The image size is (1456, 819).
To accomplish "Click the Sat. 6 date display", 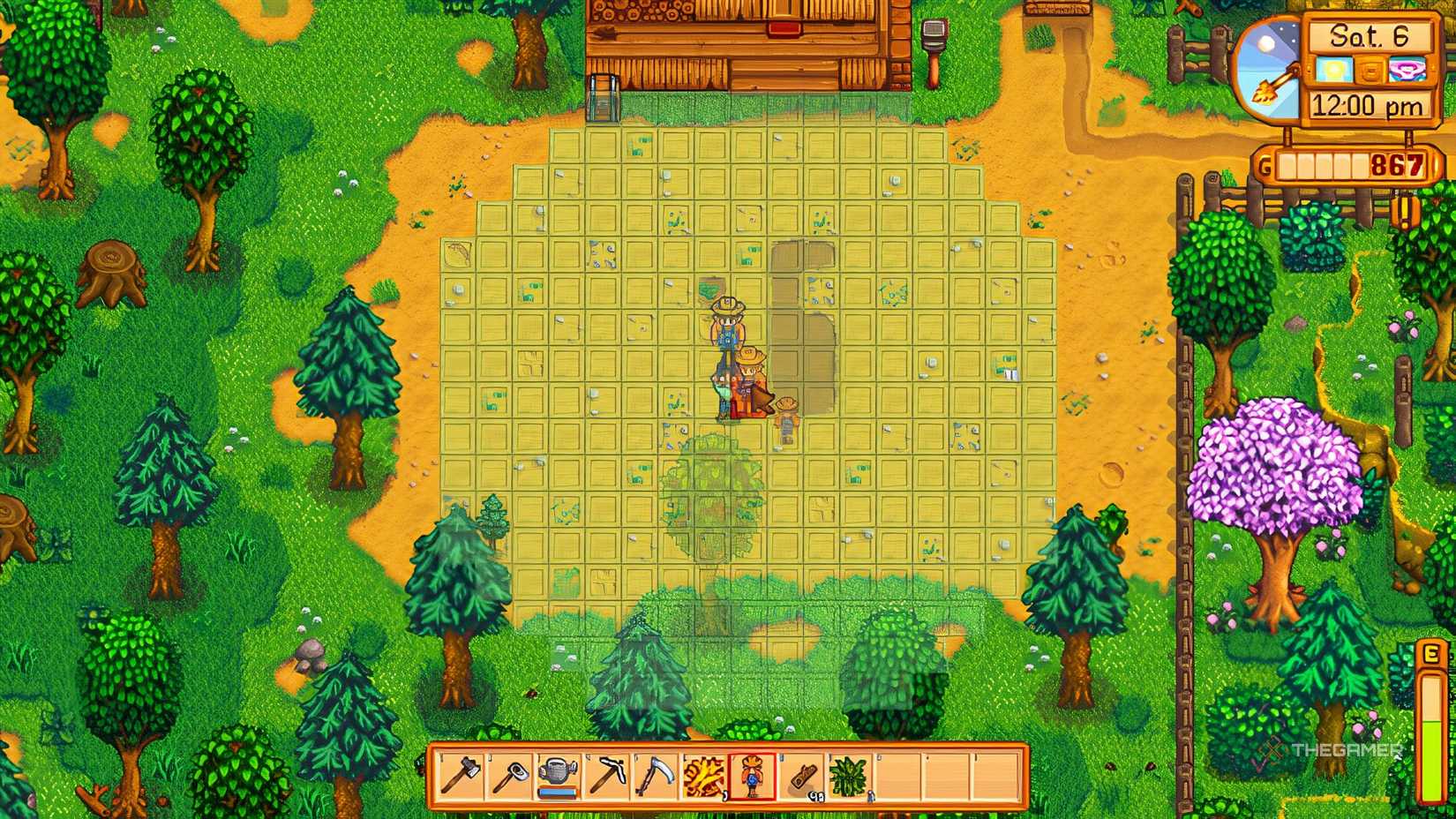I will [1369, 37].
